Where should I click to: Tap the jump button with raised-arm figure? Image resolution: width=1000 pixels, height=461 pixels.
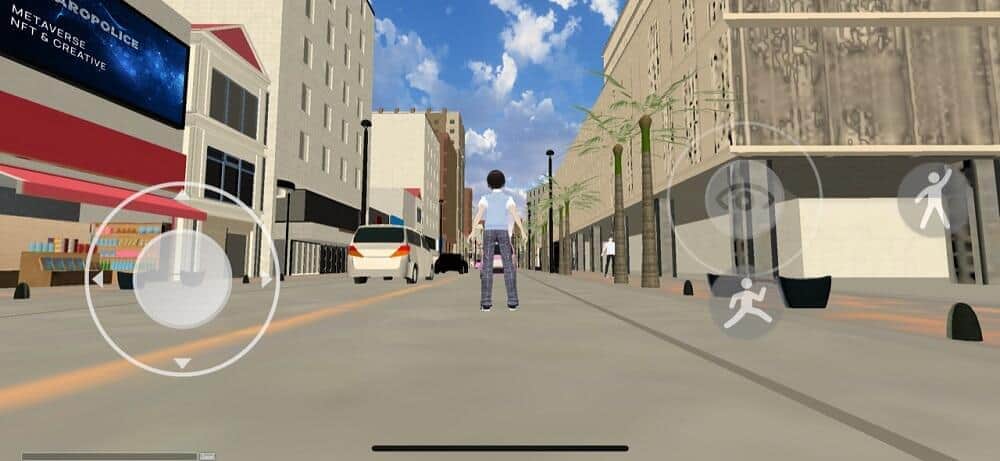tap(934, 199)
